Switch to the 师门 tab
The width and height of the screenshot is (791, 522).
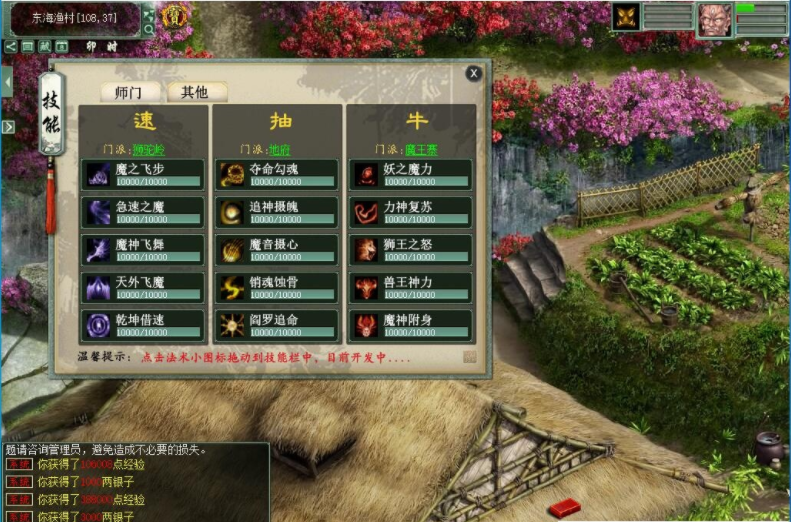[129, 92]
